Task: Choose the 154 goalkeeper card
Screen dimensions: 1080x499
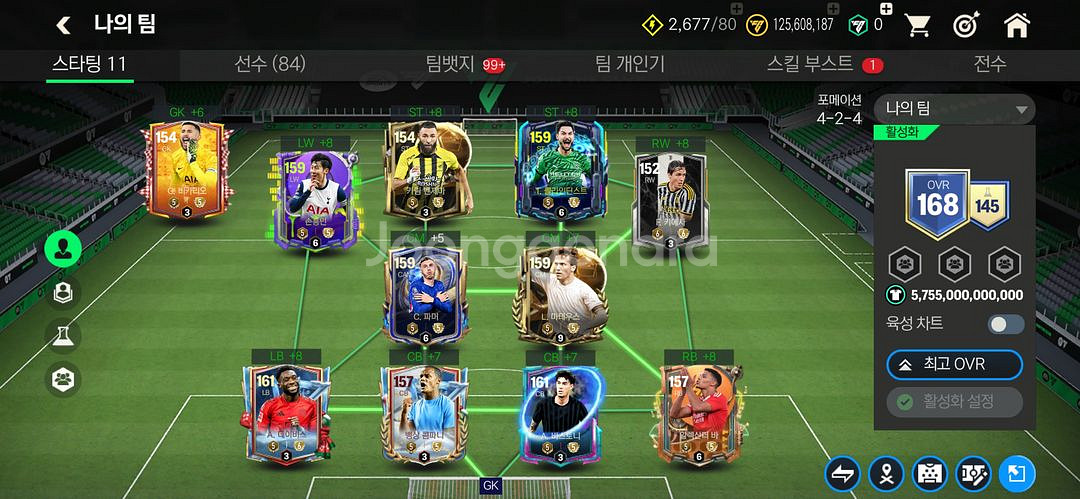Action: click(x=187, y=172)
